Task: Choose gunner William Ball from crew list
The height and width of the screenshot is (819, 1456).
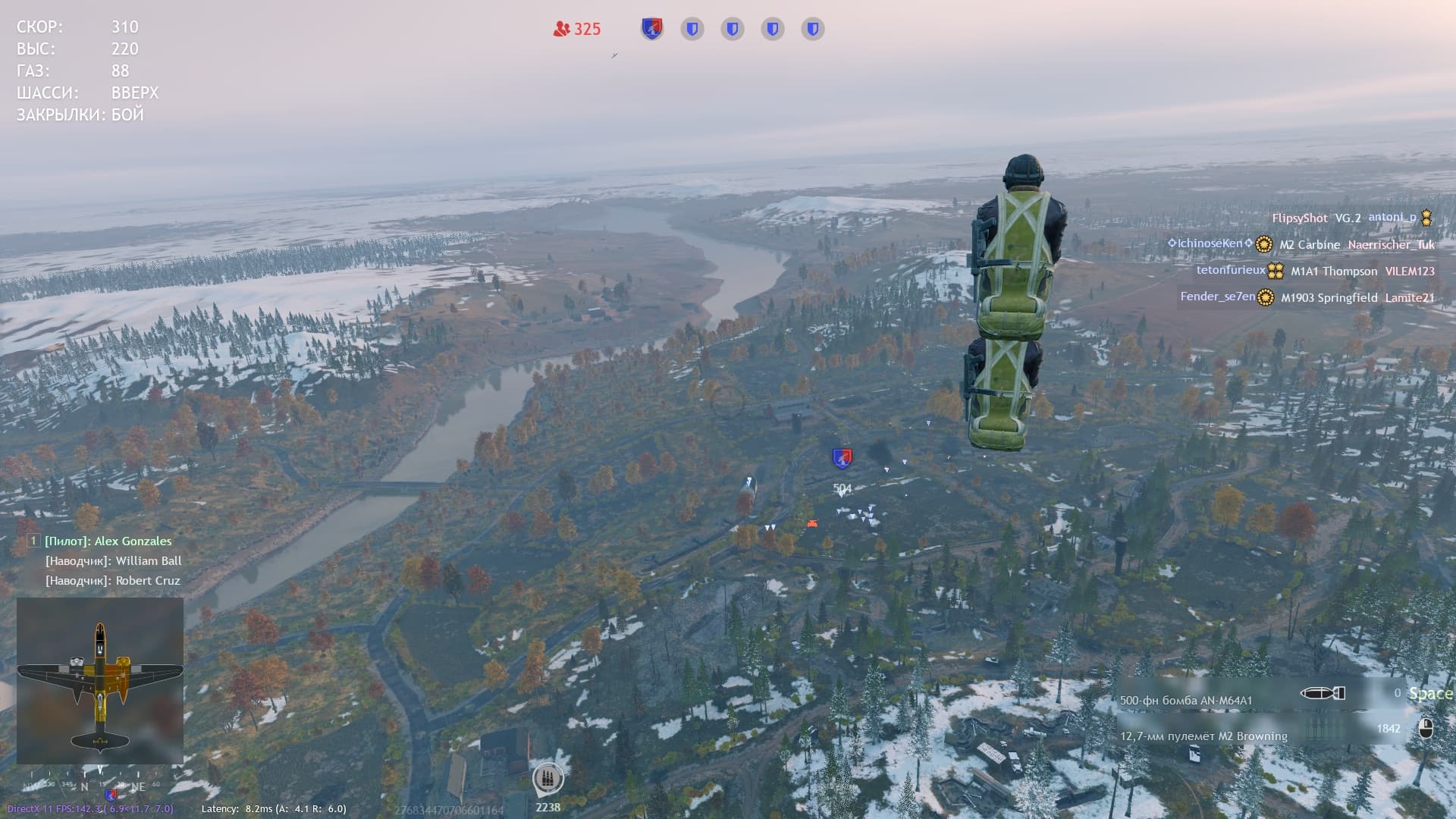Action: tap(113, 560)
